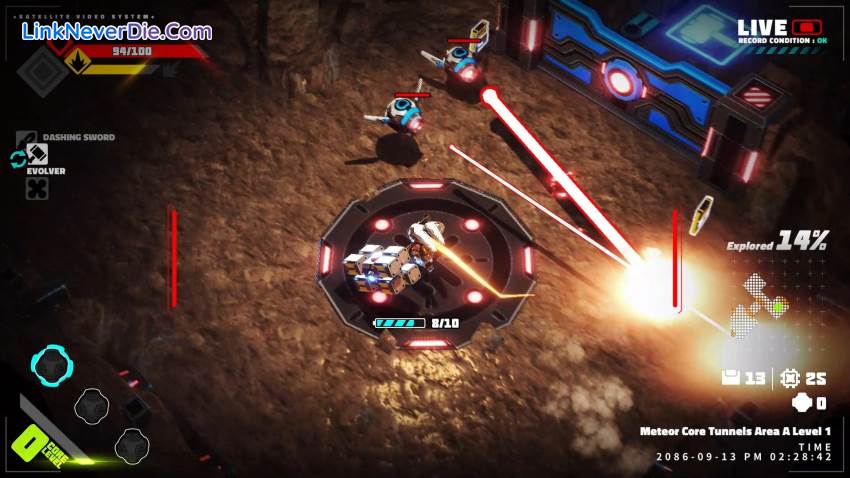Select the Dashing Sword weapon icon
850x478 pixels.
(x=27, y=137)
